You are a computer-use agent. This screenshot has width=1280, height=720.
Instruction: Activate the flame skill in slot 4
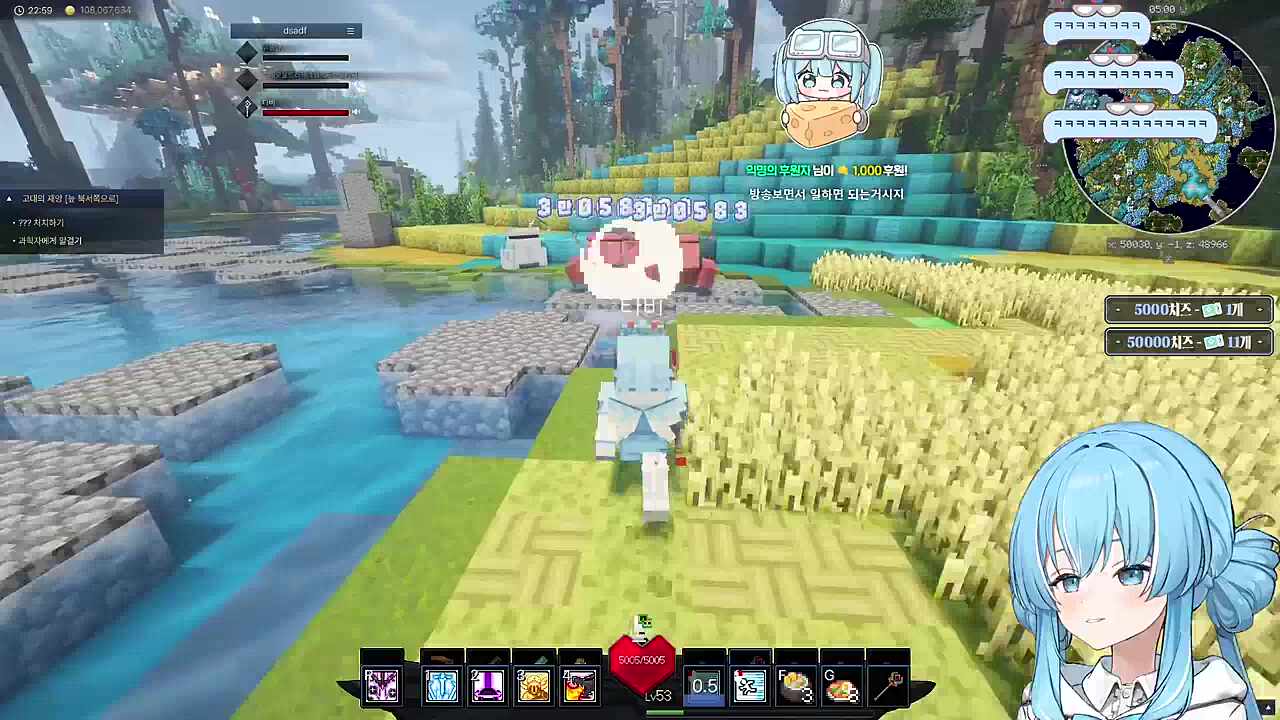580,686
